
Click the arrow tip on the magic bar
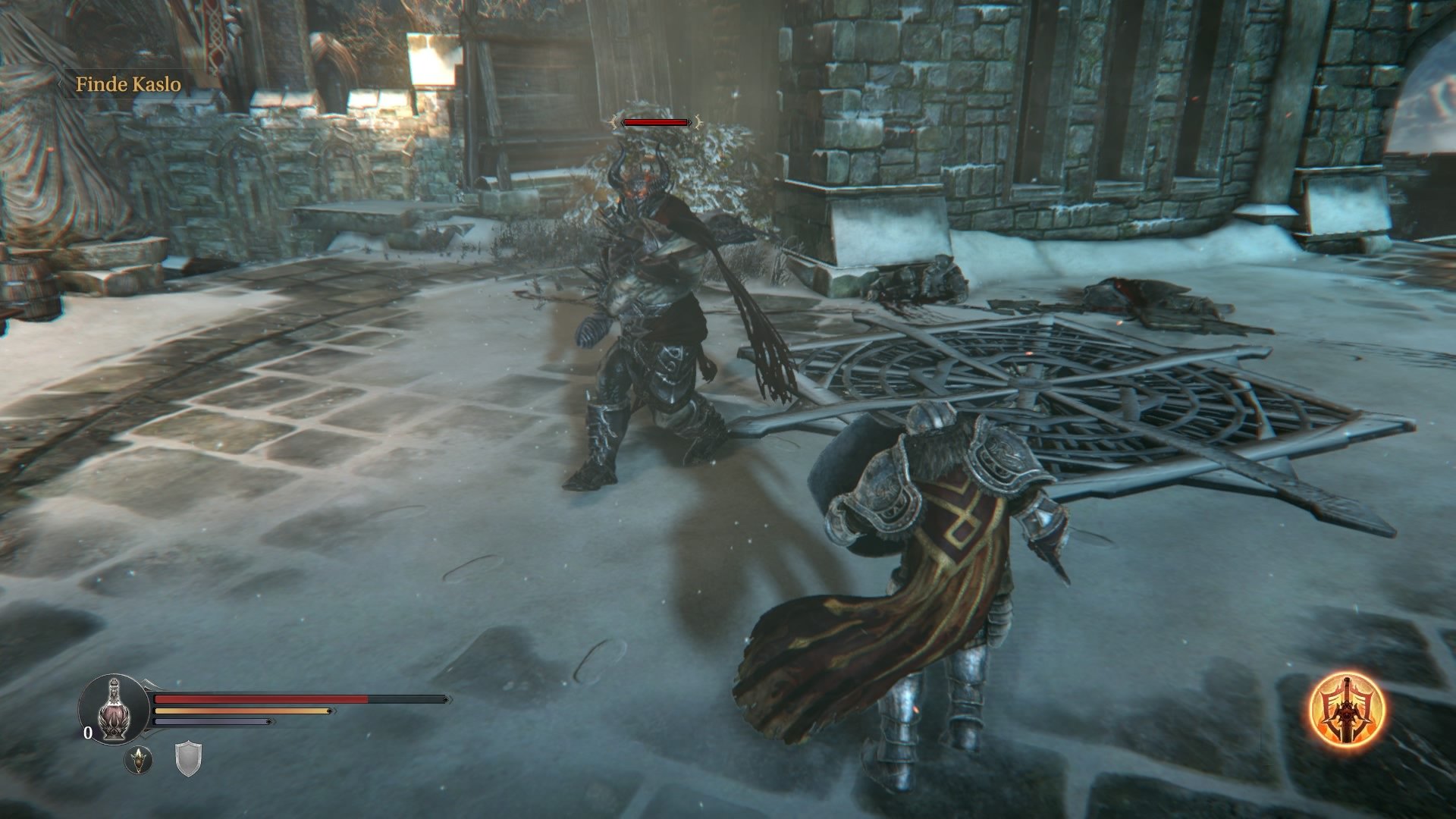pyautogui.click(x=271, y=721)
